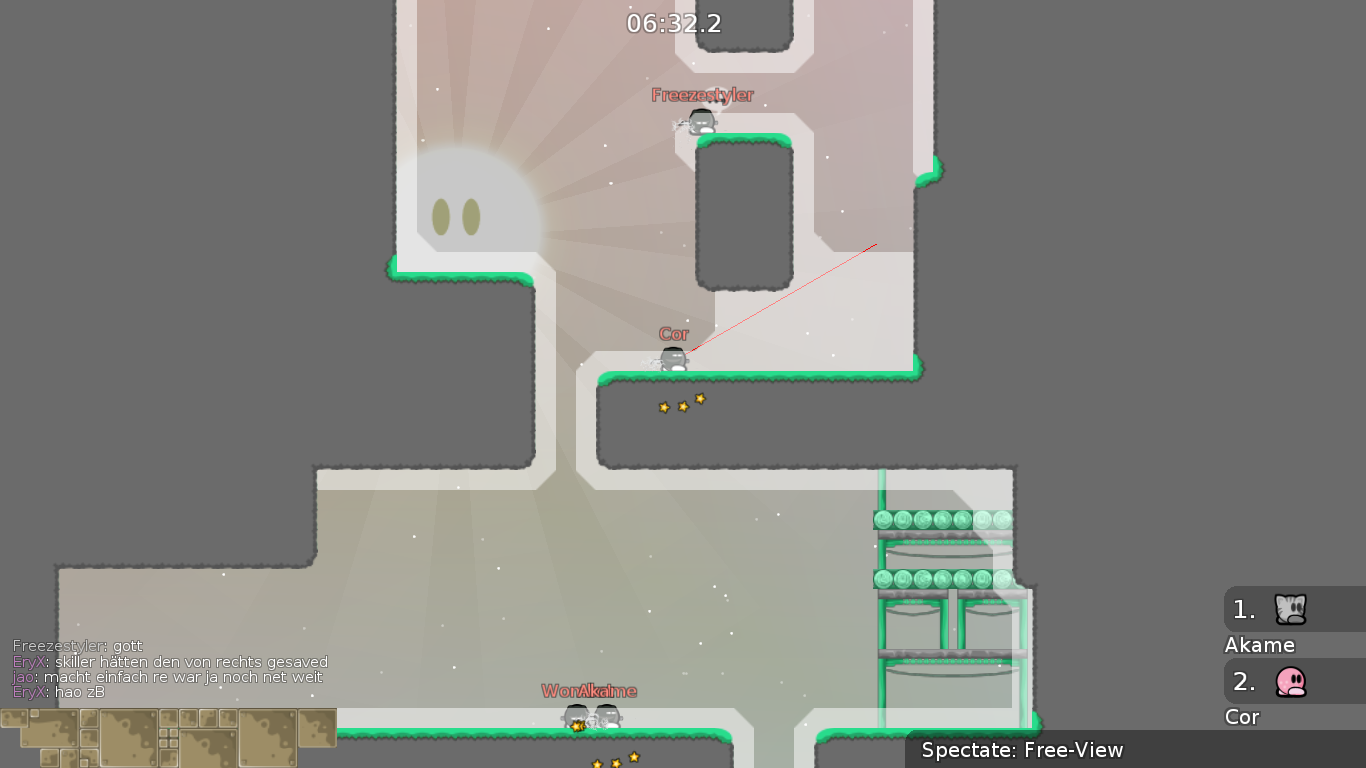Open the Spectate: Free-View selector
Viewport: 1366px width, 768px height.
(x=1023, y=749)
